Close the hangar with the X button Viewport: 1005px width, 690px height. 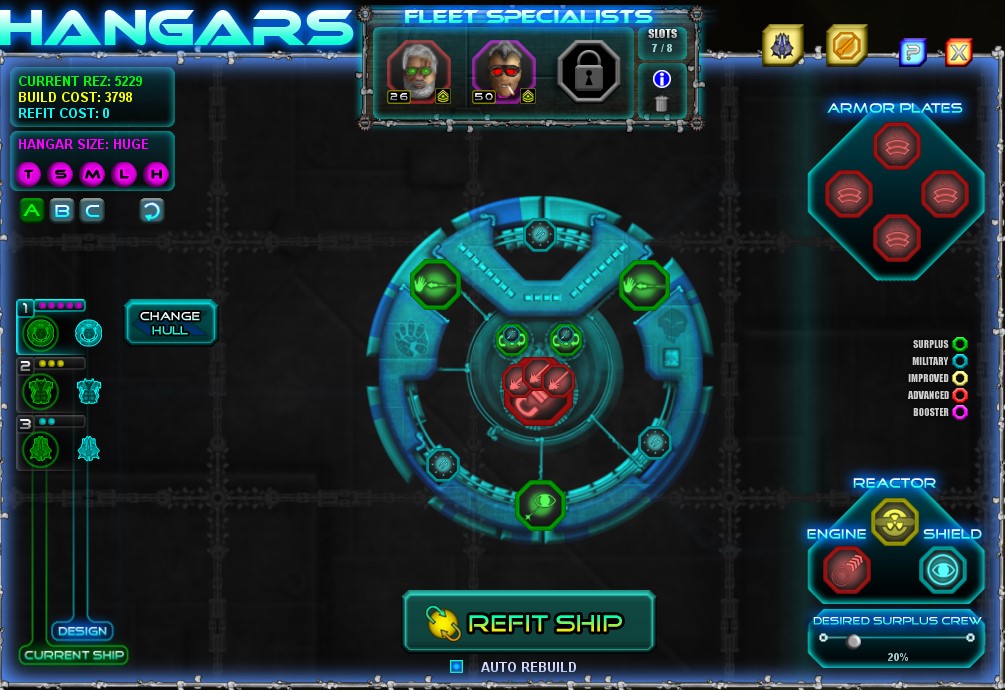[x=958, y=52]
